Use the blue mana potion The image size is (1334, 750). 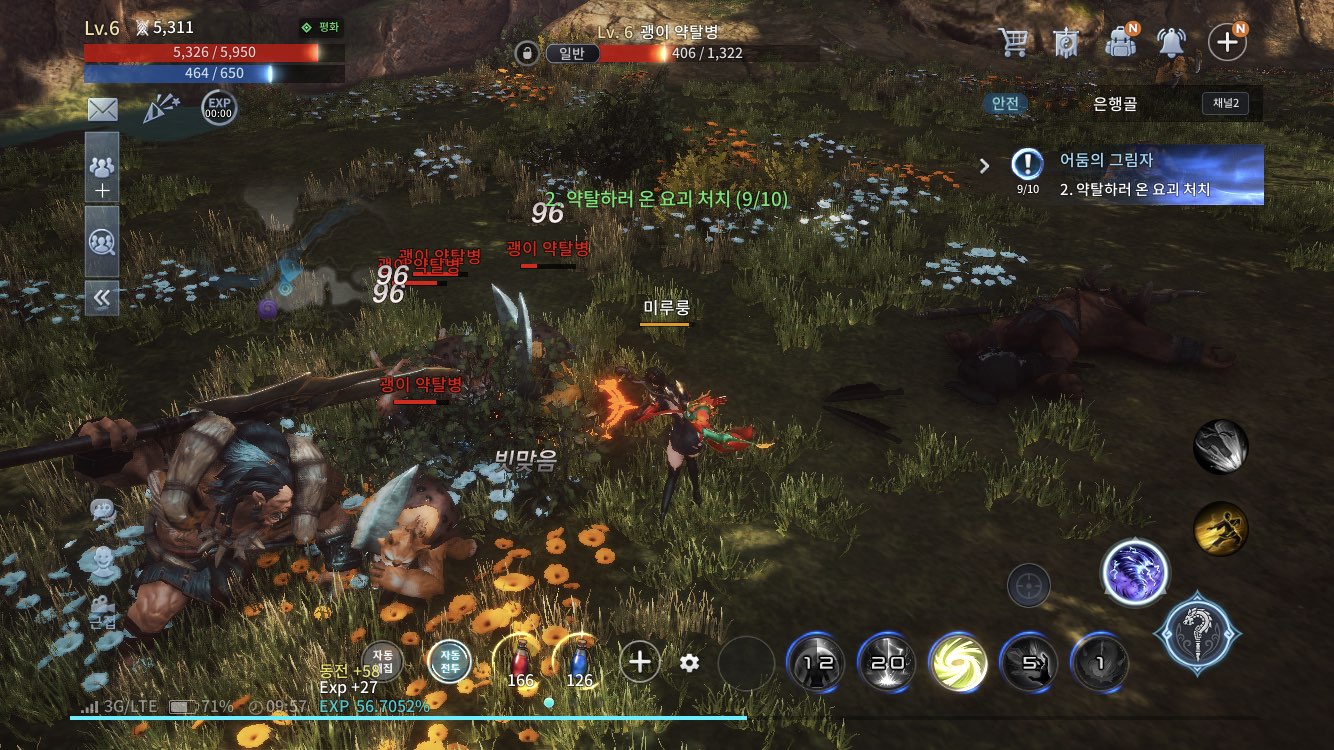tap(579, 663)
